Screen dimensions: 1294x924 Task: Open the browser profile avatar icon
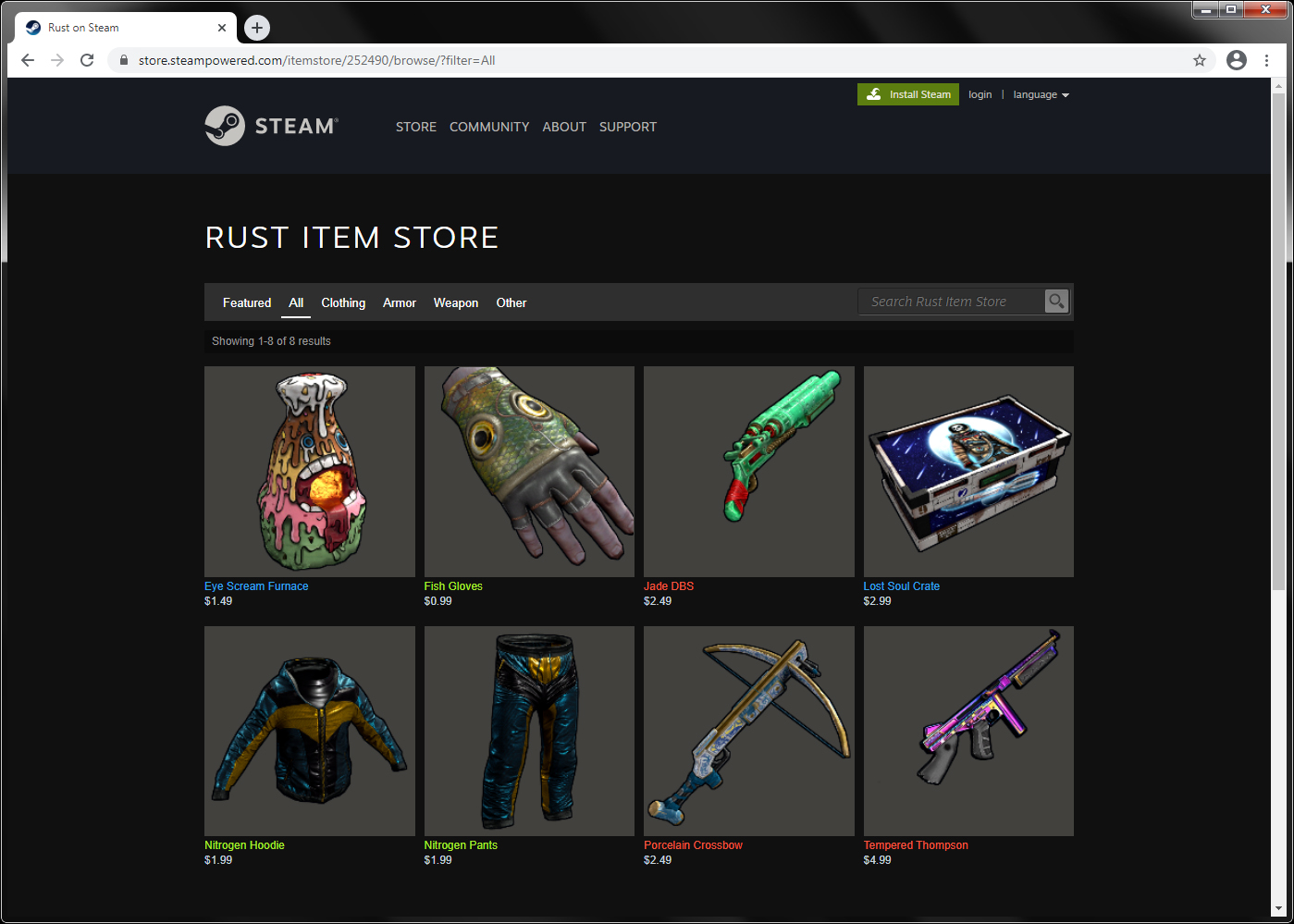[1237, 59]
